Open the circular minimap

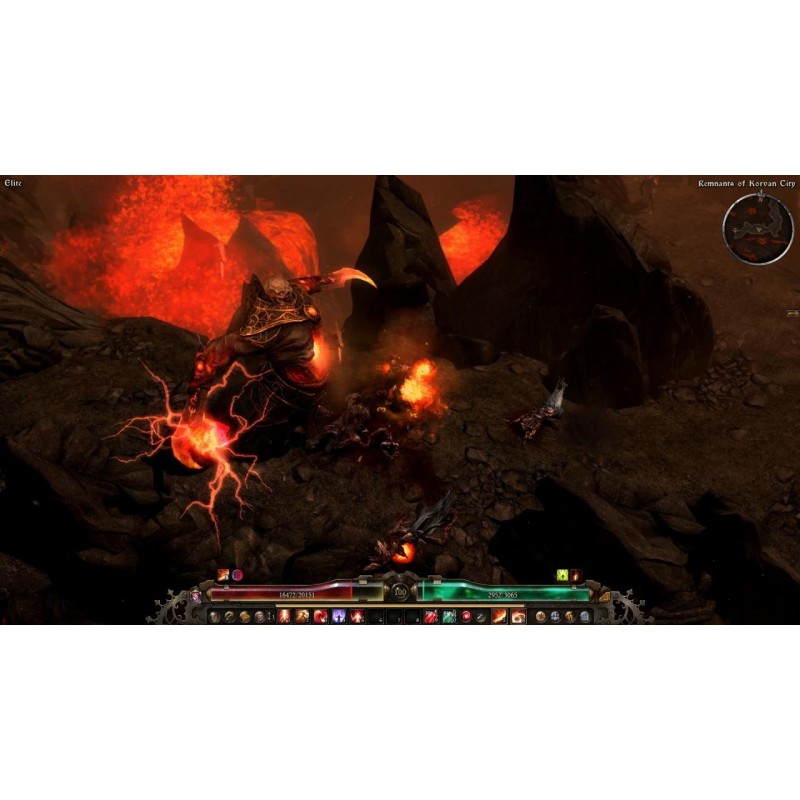[x=758, y=229]
